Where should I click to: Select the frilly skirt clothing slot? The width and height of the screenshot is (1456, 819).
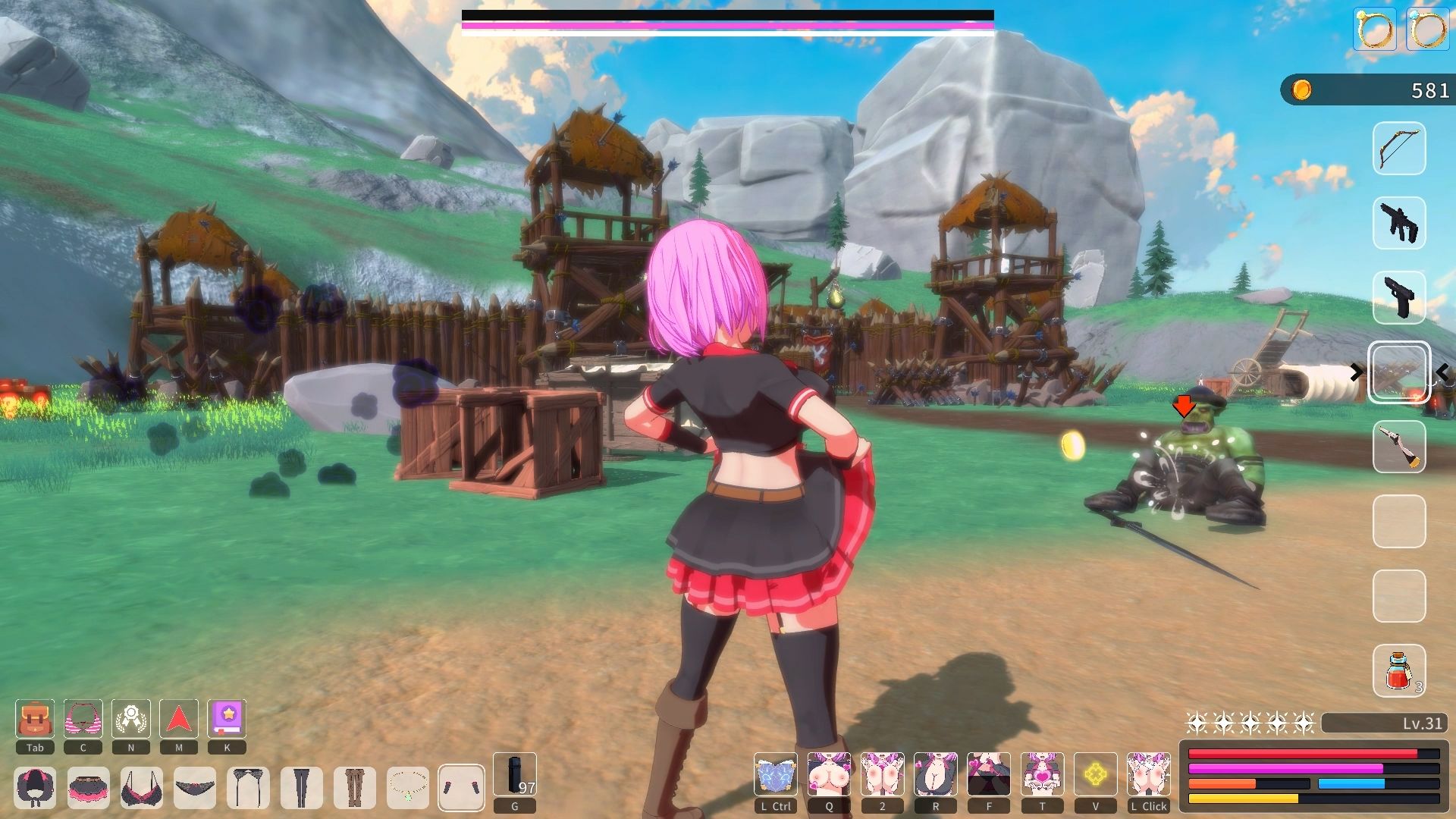point(88,787)
